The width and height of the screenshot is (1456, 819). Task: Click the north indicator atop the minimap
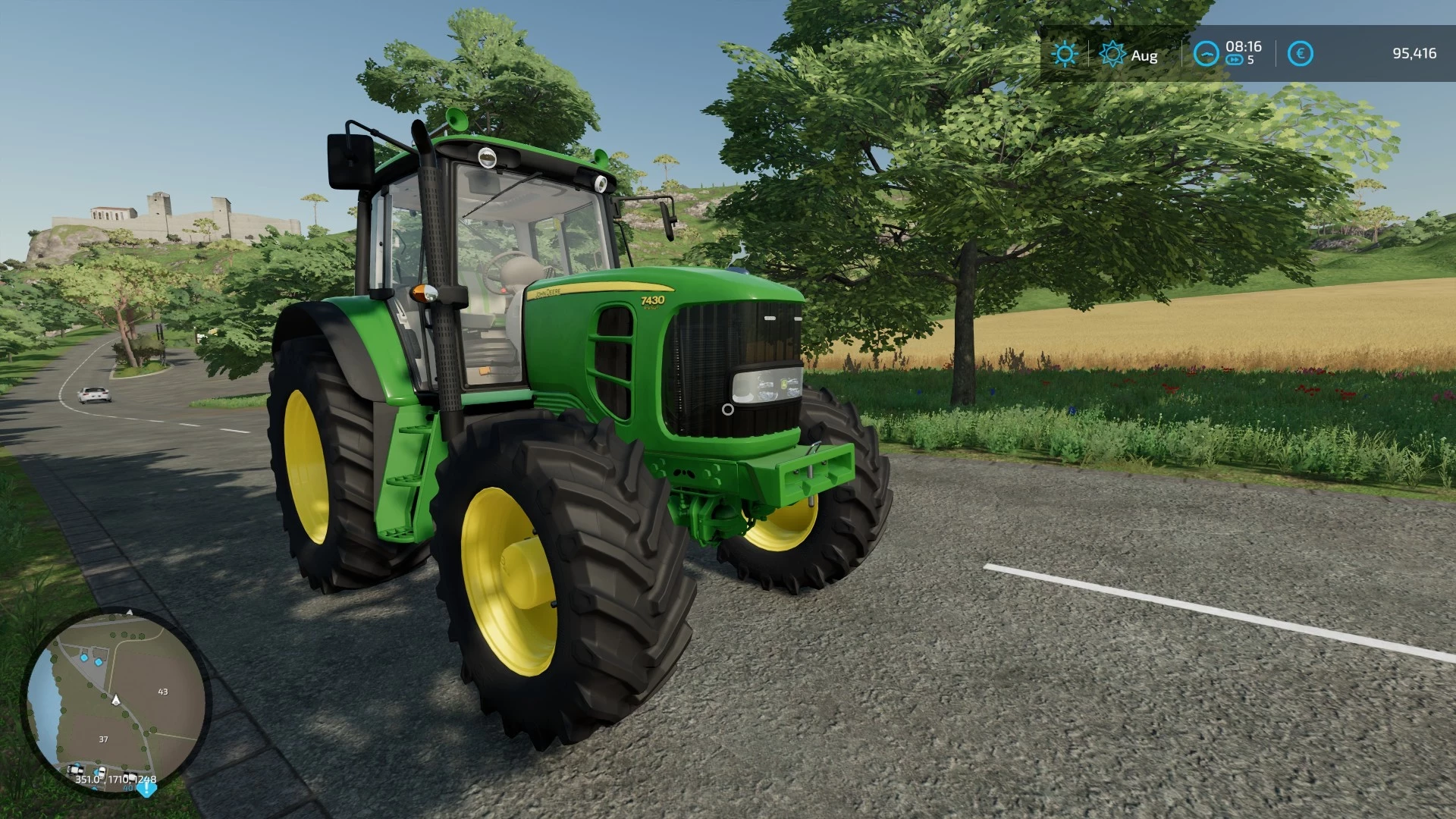(129, 611)
